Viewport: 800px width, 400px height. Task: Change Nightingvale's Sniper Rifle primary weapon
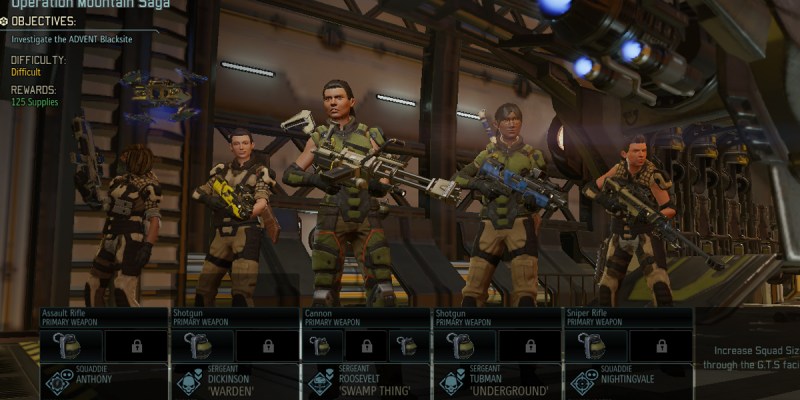click(x=627, y=317)
